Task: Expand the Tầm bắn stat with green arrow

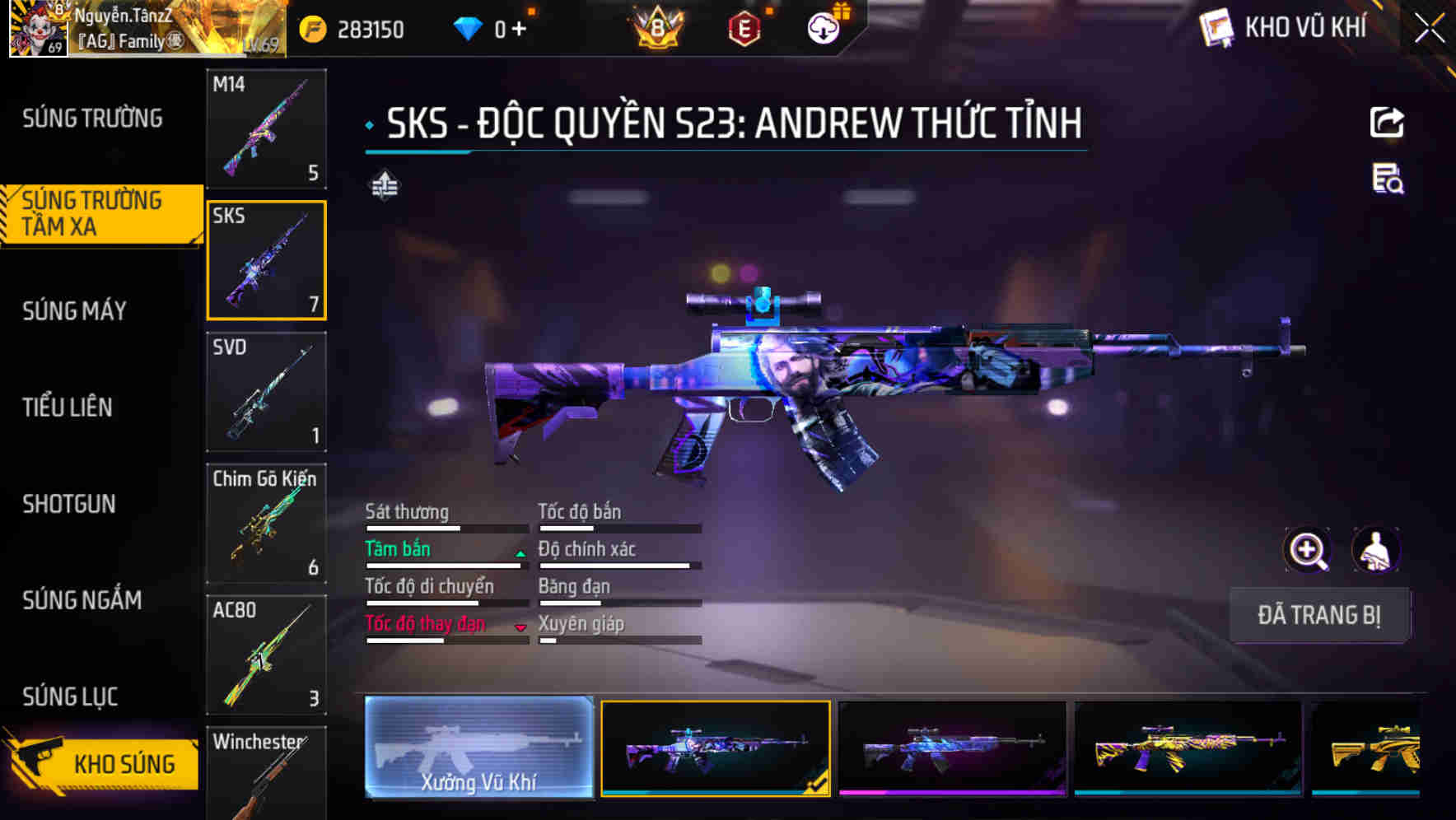Action: tap(520, 553)
